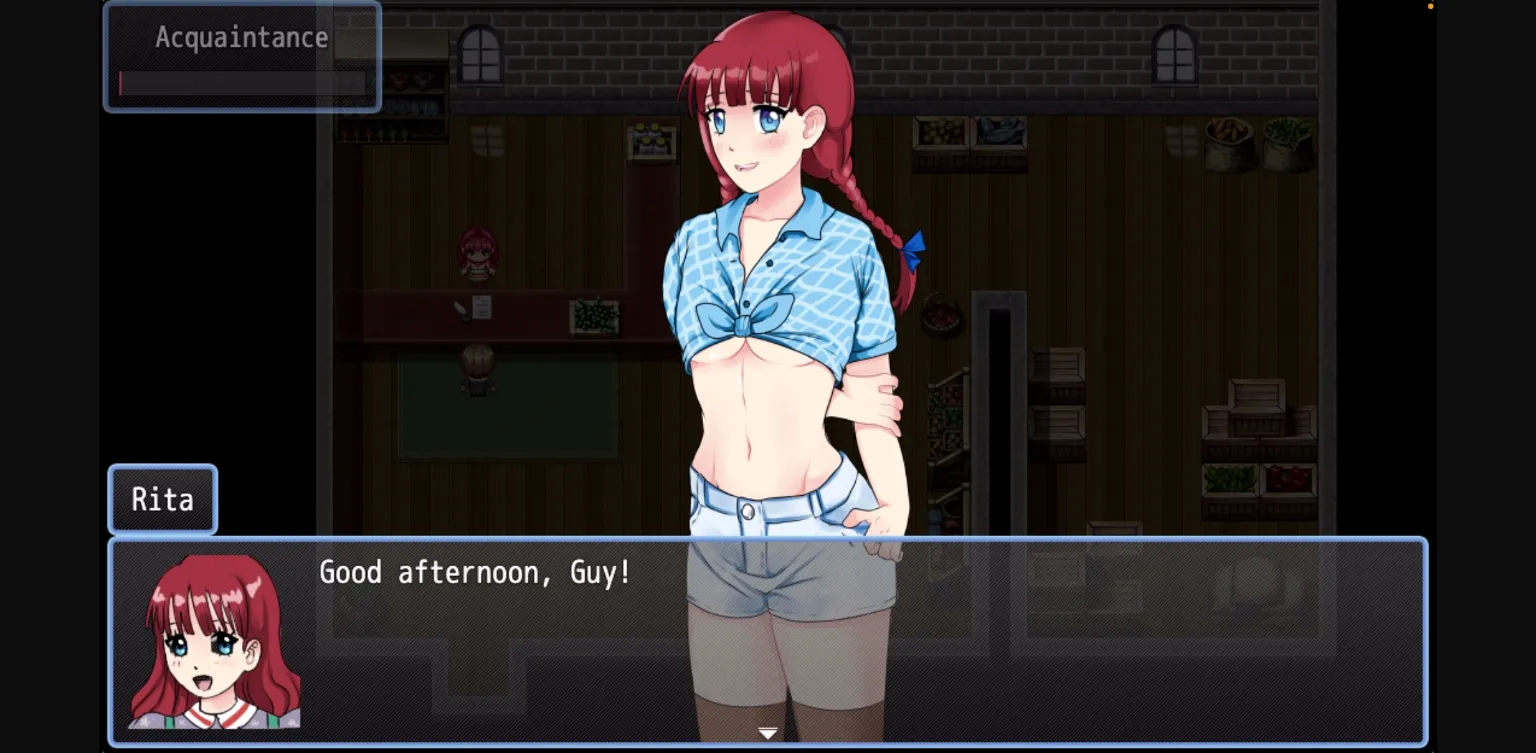Click the dialogue text Good afternoon, Guy!
The height and width of the screenshot is (753, 1536).
tap(475, 572)
